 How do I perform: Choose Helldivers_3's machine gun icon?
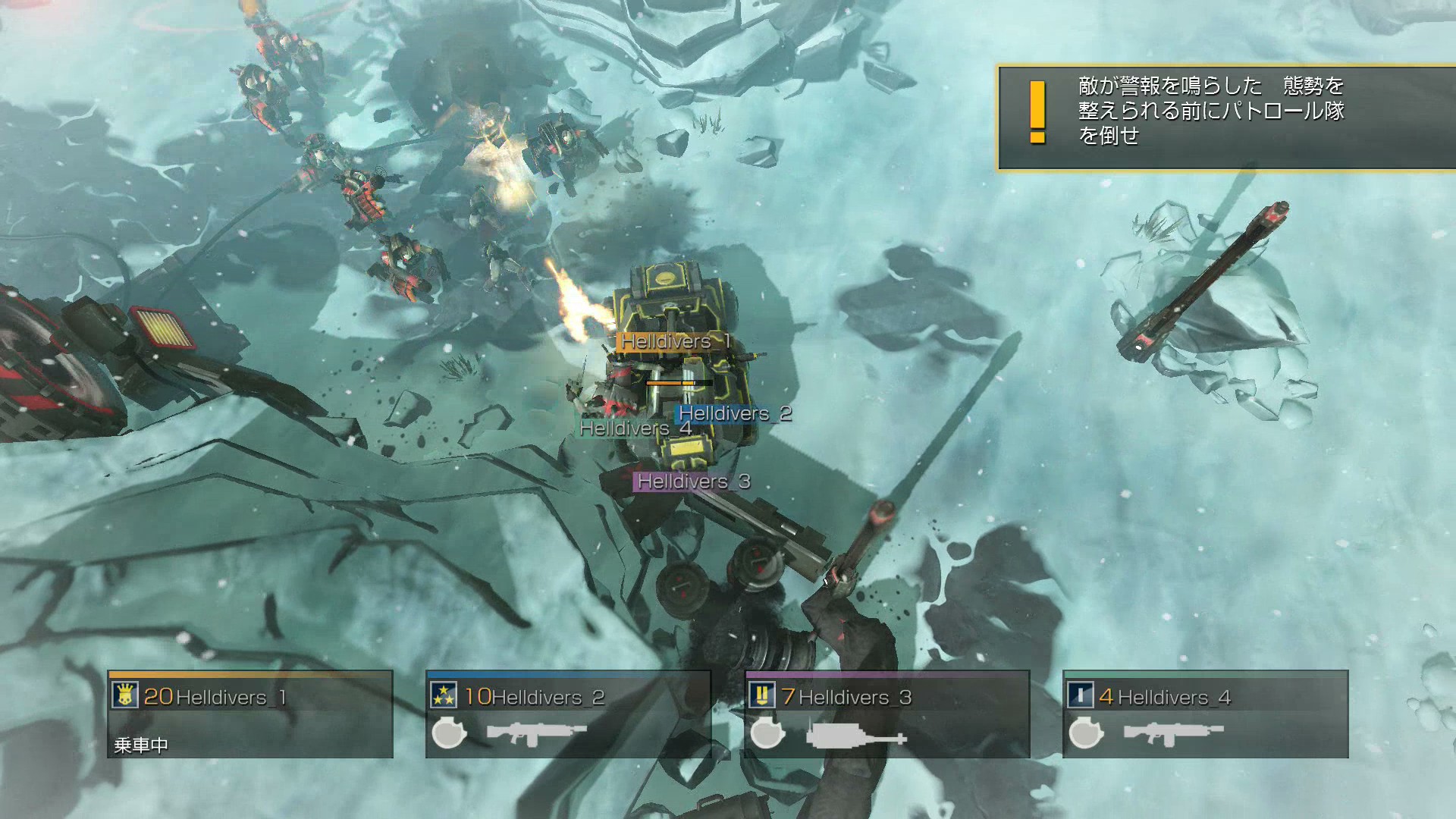coord(856,735)
